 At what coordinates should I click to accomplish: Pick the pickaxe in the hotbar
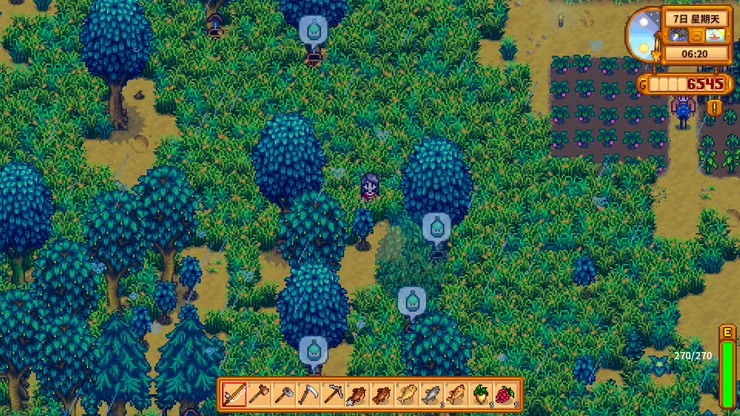[x=333, y=394]
